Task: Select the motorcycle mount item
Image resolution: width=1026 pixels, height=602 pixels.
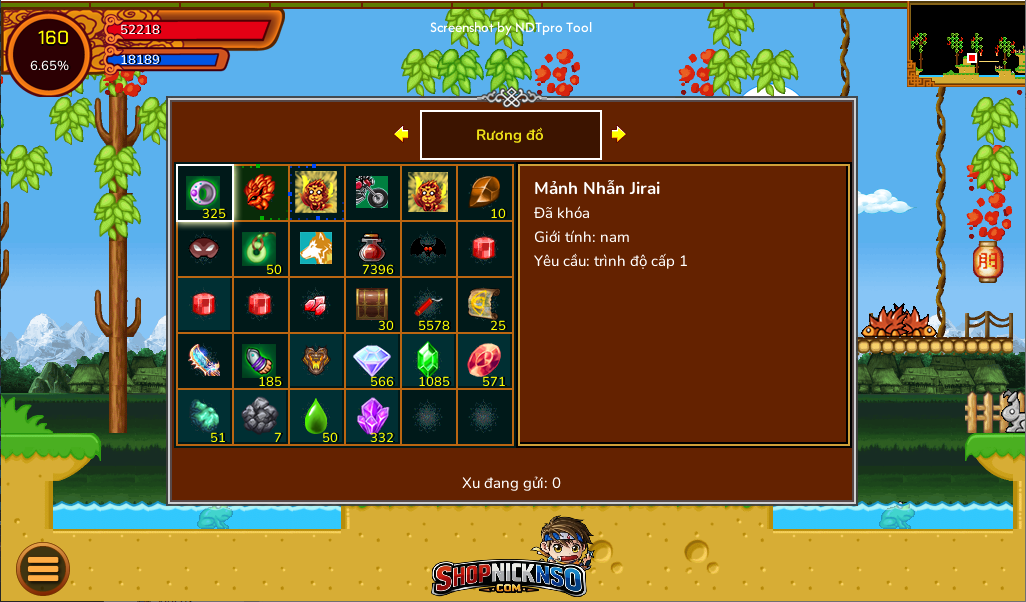Action: [x=373, y=193]
